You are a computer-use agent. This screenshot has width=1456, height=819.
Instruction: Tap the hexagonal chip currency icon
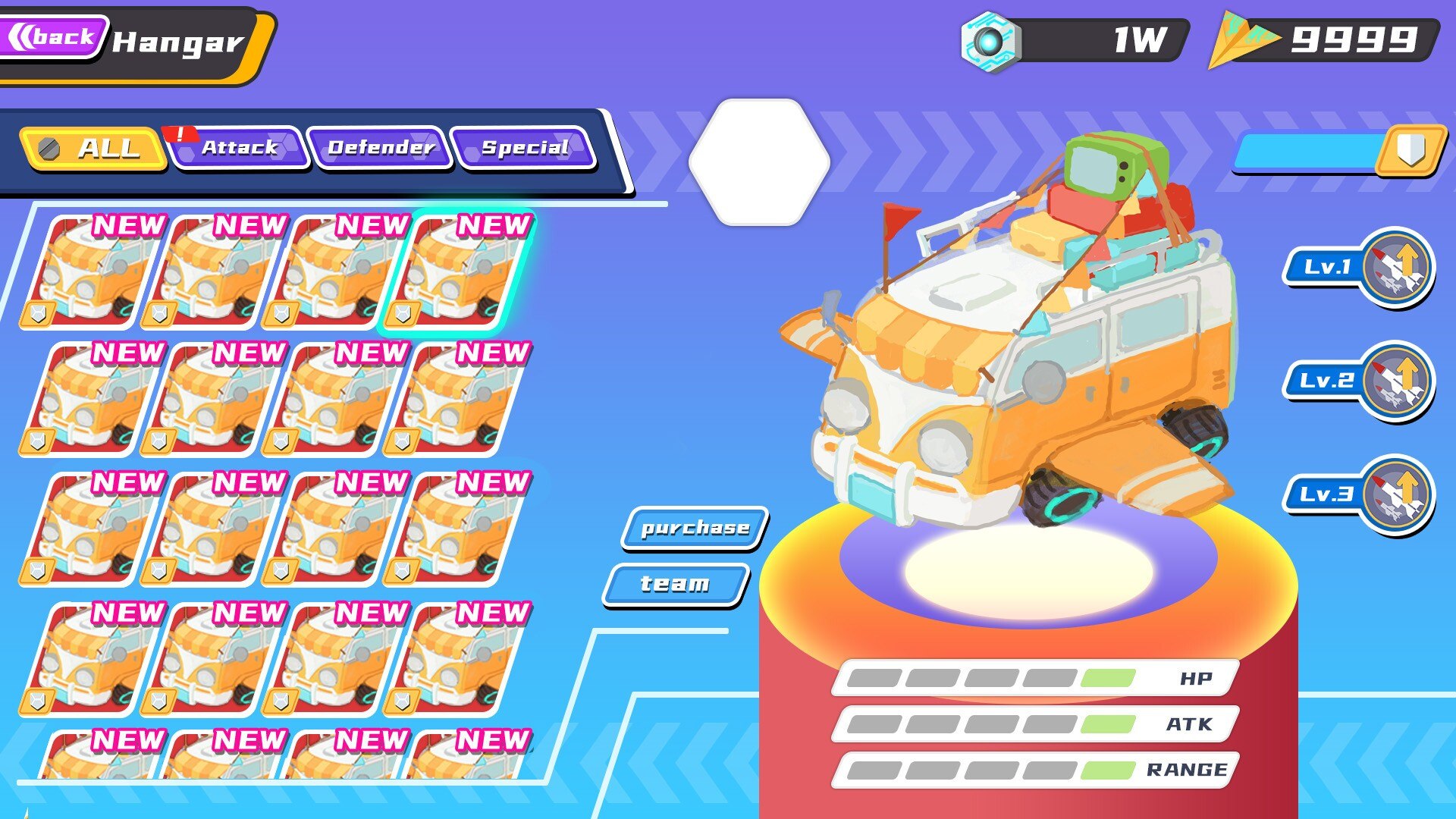tap(989, 42)
